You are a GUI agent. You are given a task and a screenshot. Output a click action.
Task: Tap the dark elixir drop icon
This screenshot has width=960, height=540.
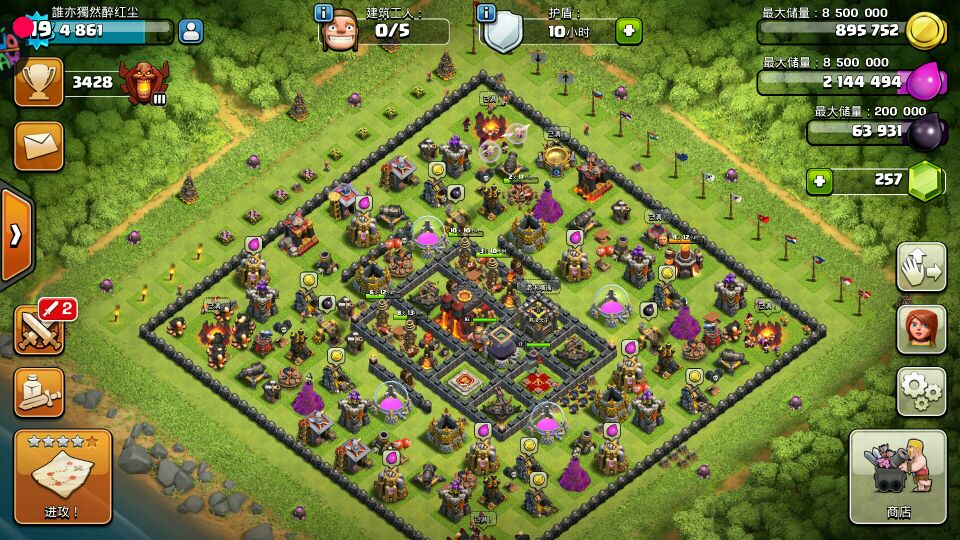coord(926,130)
